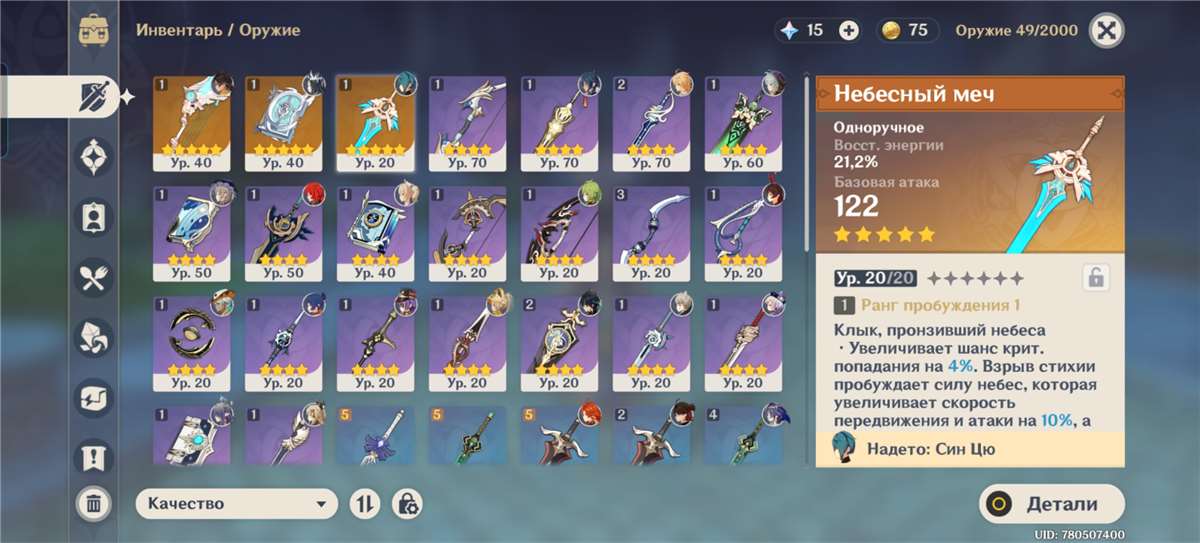Switch to the artifacts tab
The width and height of the screenshot is (1200, 543).
94,157
